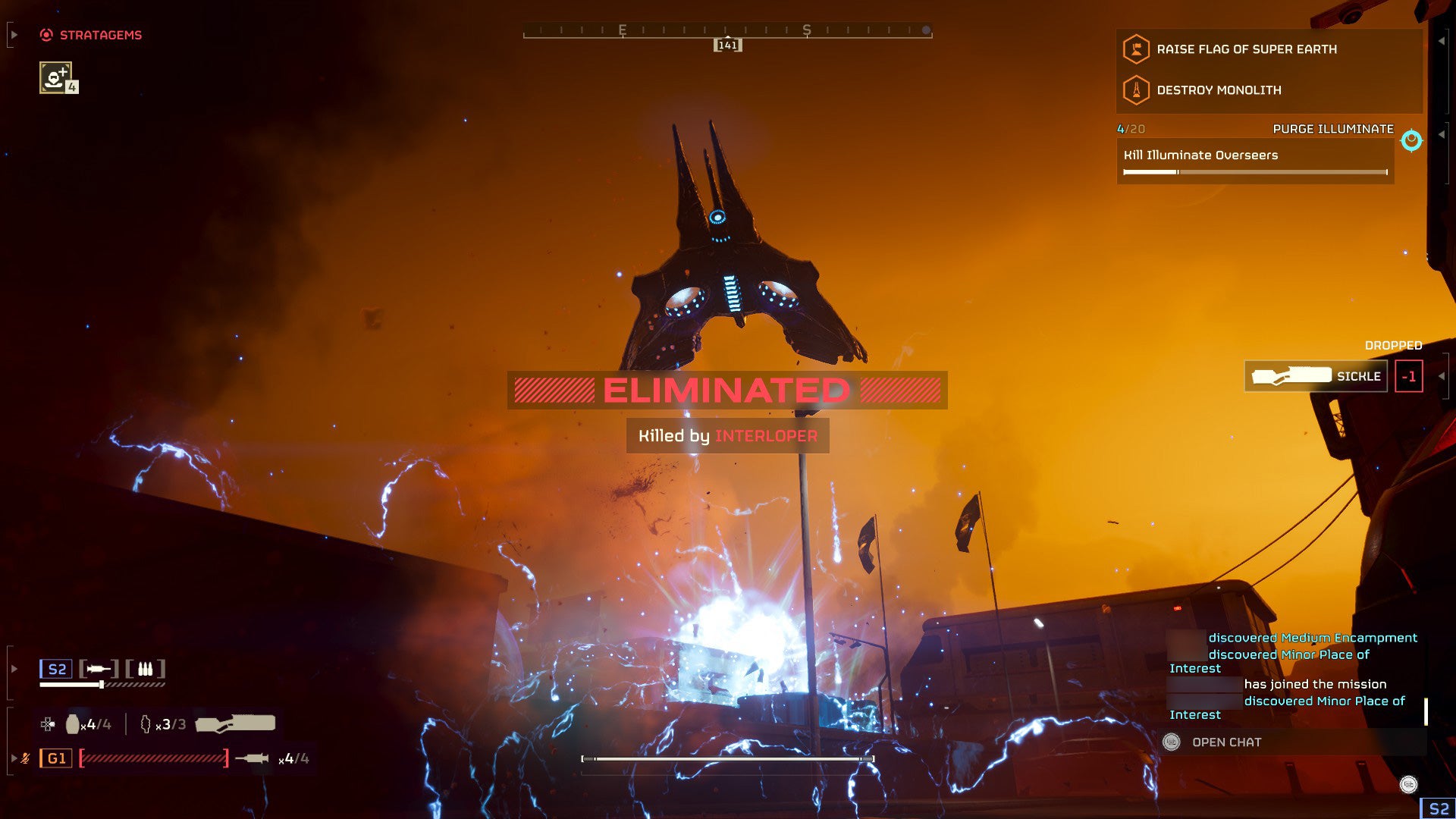Collapse the objectives panel via the right-edge arrow
Image resolution: width=1456 pixels, height=819 pixels.
pos(1443,42)
